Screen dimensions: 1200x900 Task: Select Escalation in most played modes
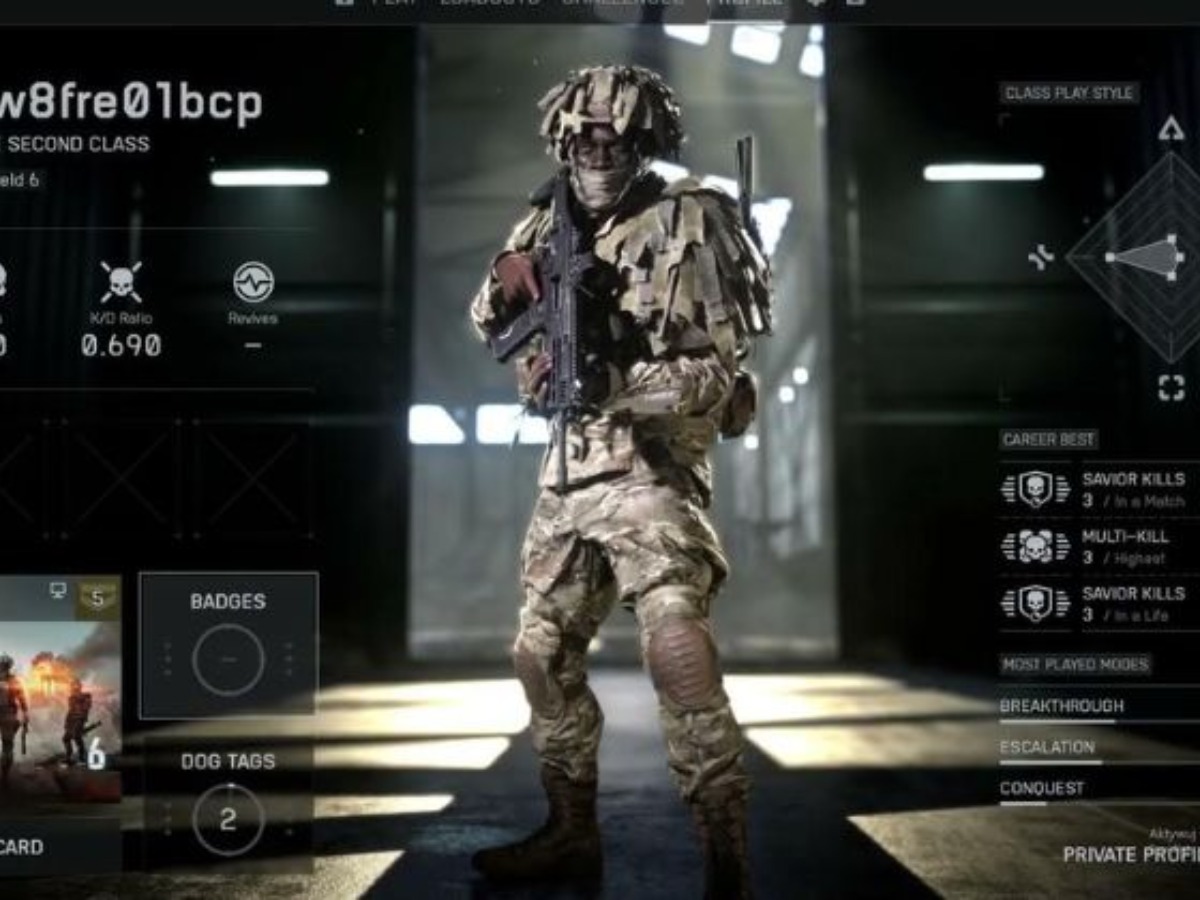coord(1048,747)
